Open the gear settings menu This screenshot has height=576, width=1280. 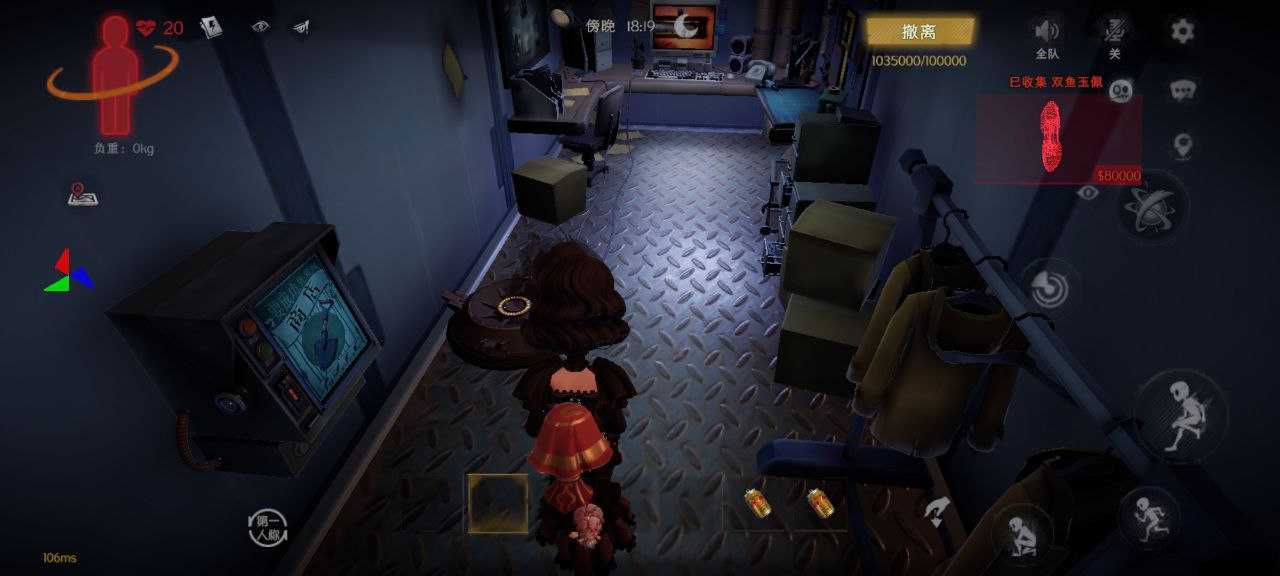tap(1182, 31)
